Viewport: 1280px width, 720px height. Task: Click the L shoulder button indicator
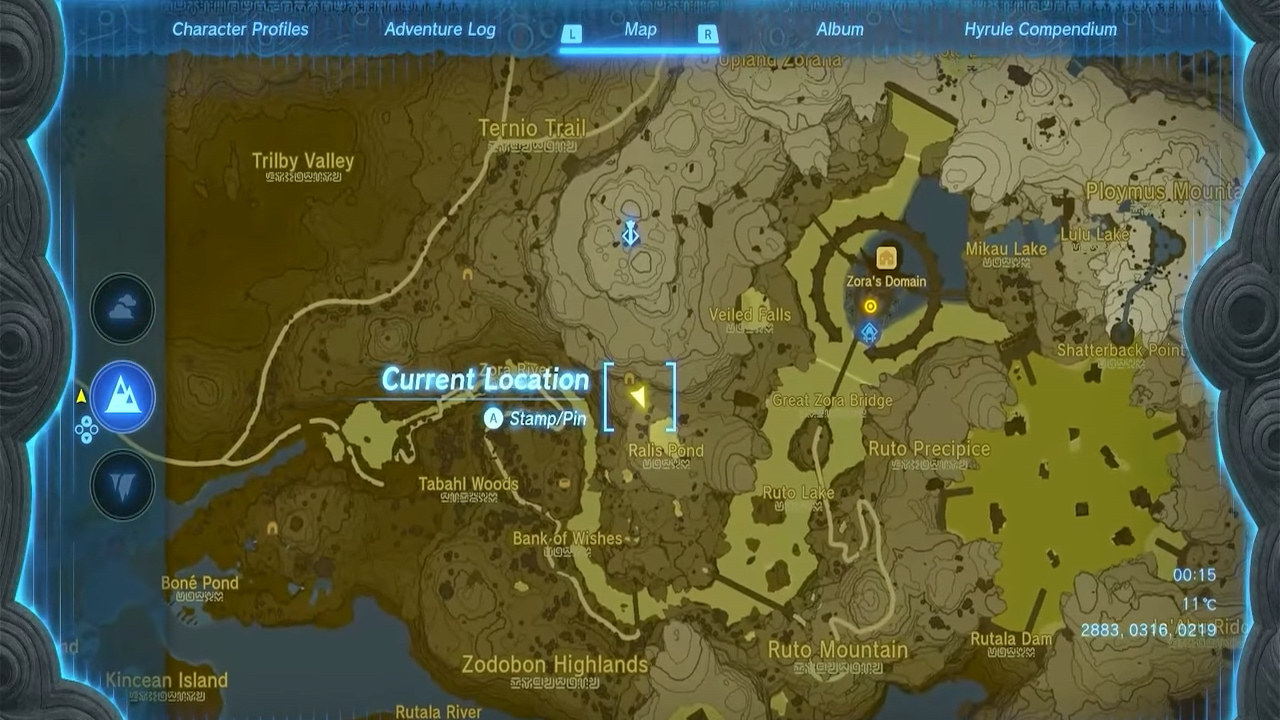[572, 31]
